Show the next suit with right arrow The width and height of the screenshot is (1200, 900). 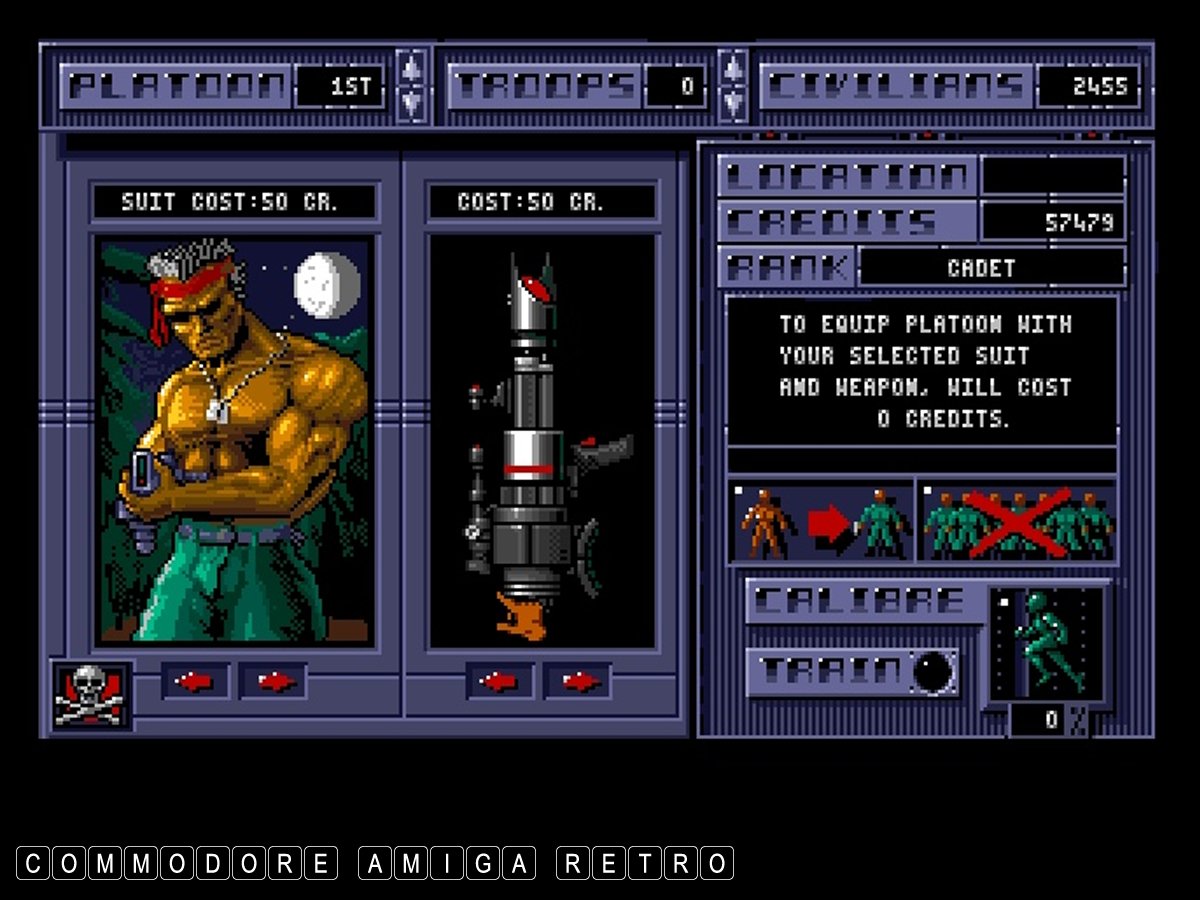point(273,682)
